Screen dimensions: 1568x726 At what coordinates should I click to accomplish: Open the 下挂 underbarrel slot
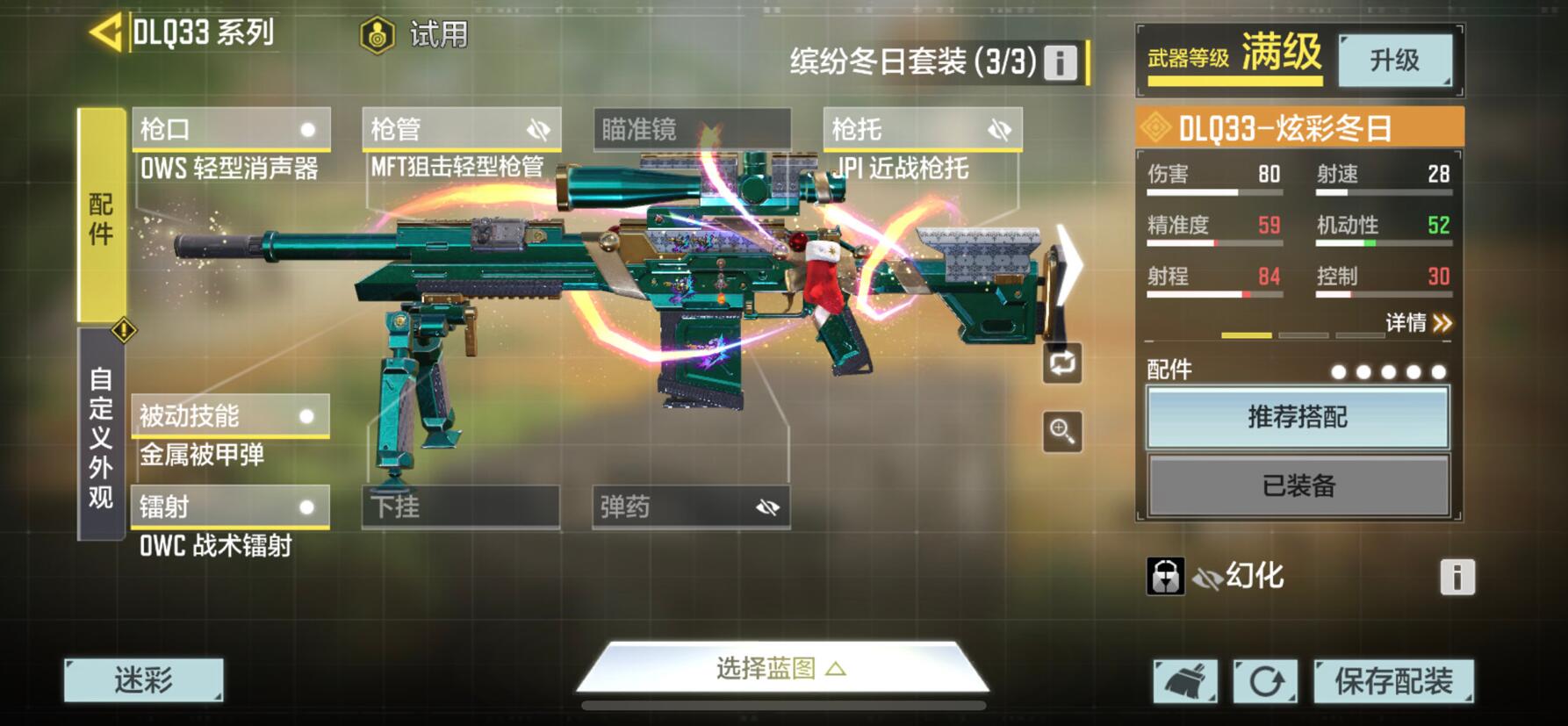pyautogui.click(x=461, y=507)
